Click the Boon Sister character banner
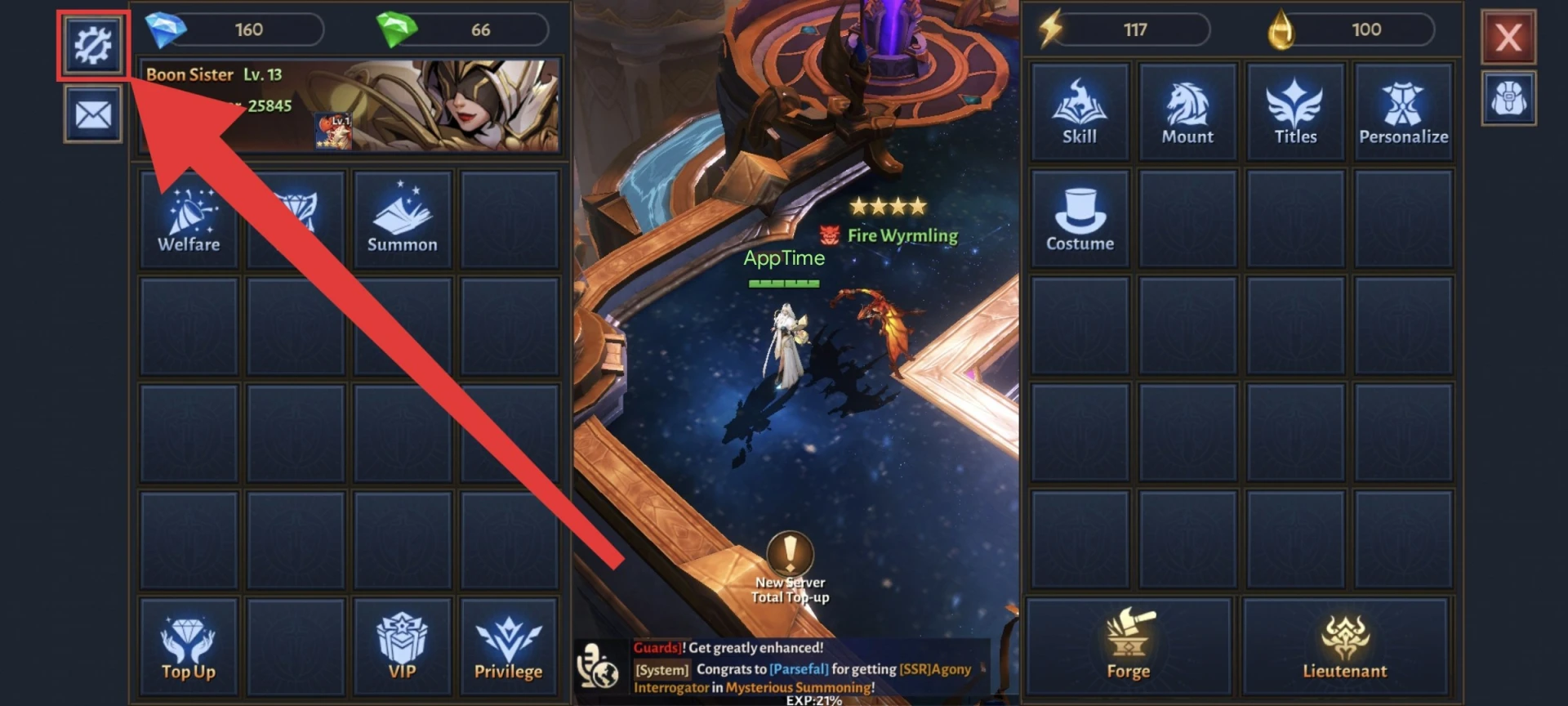Image resolution: width=1568 pixels, height=706 pixels. click(x=351, y=105)
